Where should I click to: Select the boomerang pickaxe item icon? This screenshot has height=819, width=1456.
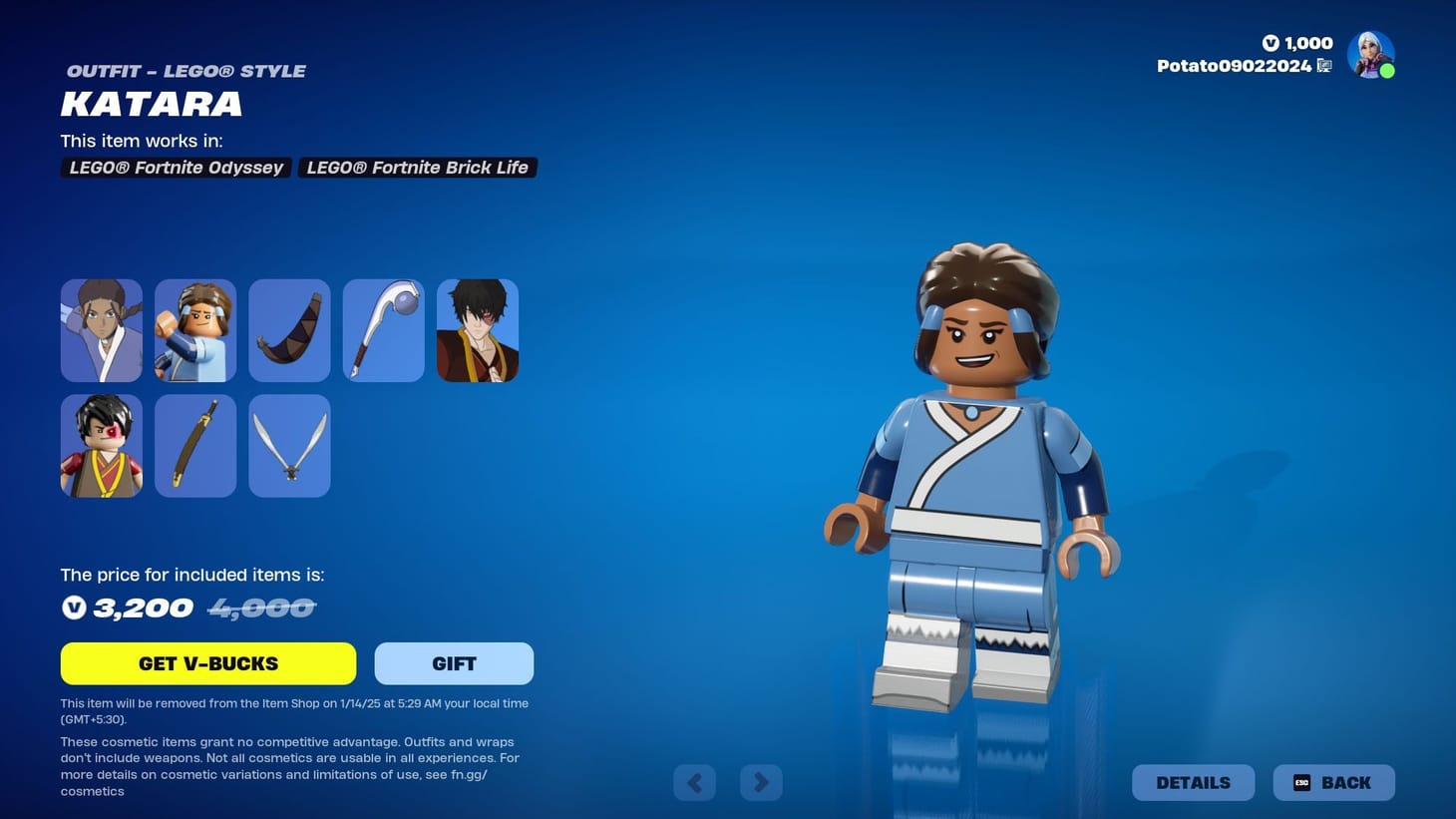(288, 330)
